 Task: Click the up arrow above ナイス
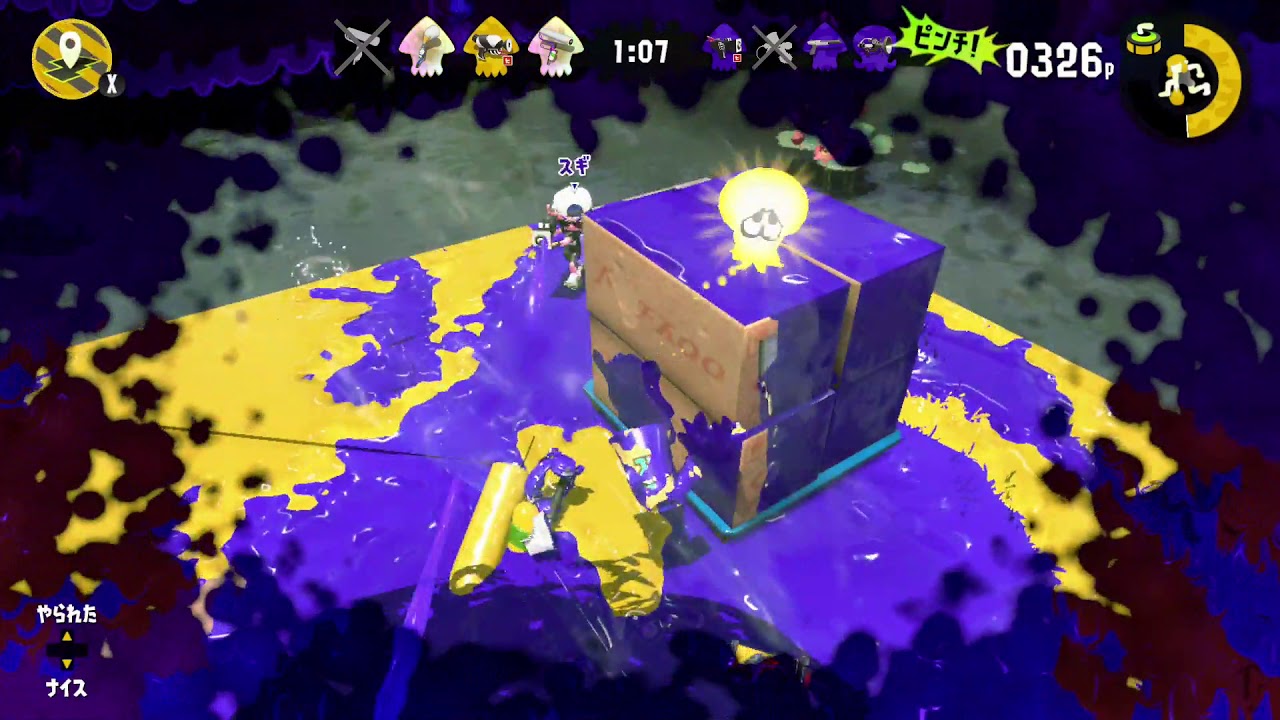[x=67, y=636]
